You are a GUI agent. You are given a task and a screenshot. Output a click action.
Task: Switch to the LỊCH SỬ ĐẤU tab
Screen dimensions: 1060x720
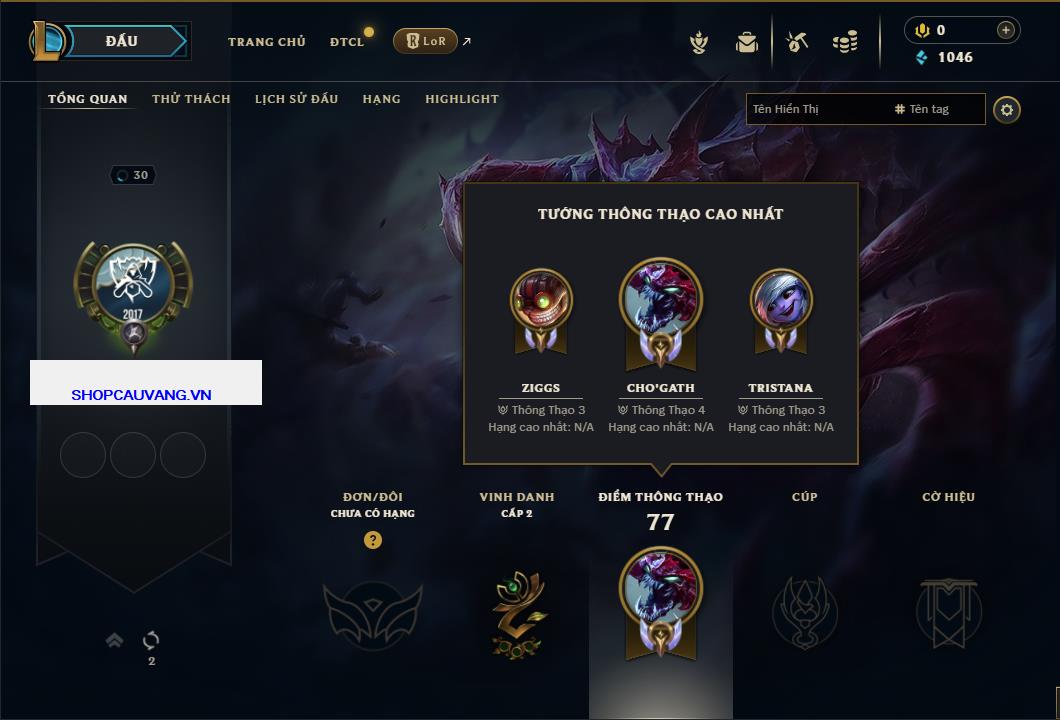coord(296,99)
